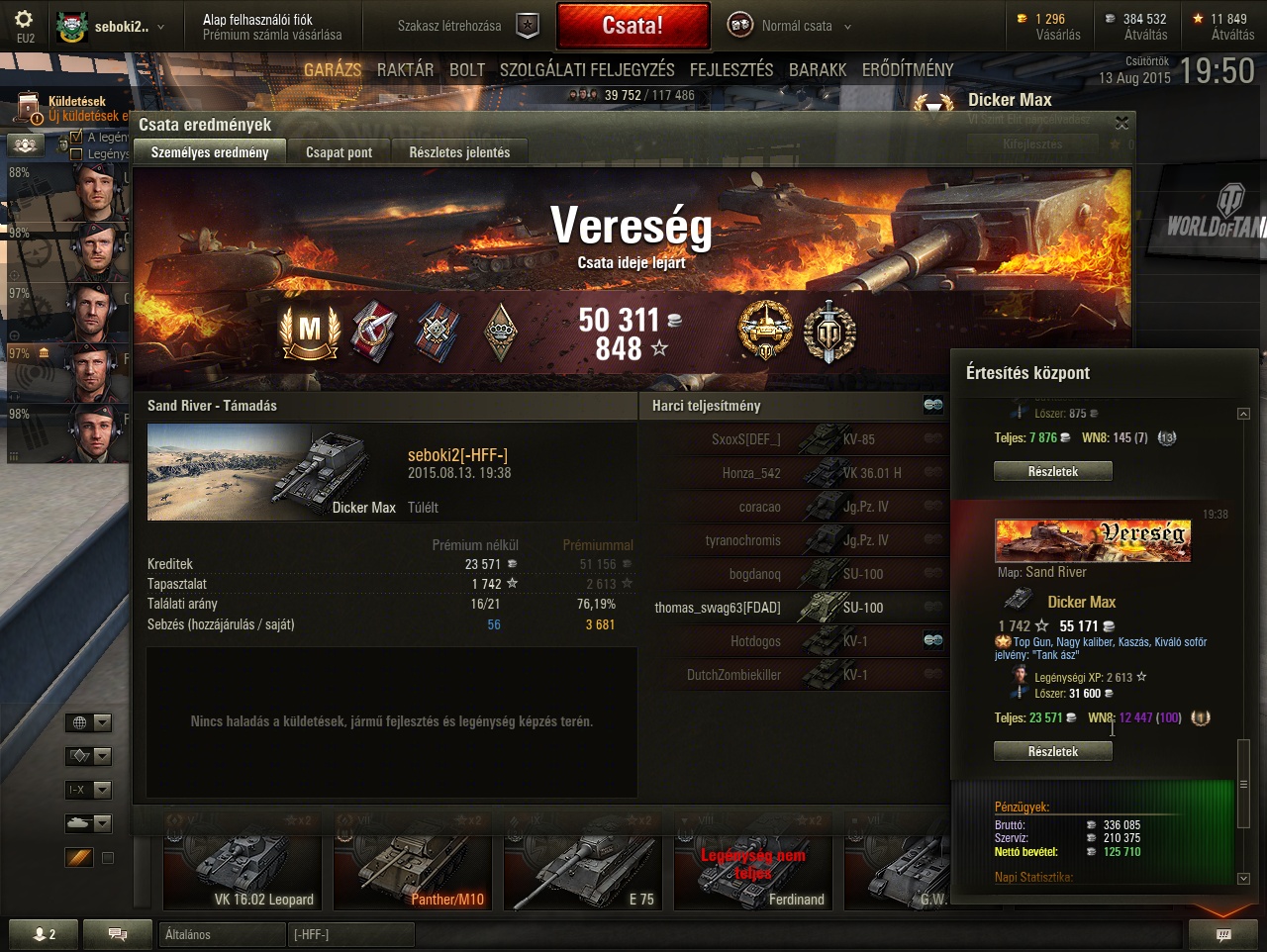Open the Fejlesztés research menu

click(731, 69)
